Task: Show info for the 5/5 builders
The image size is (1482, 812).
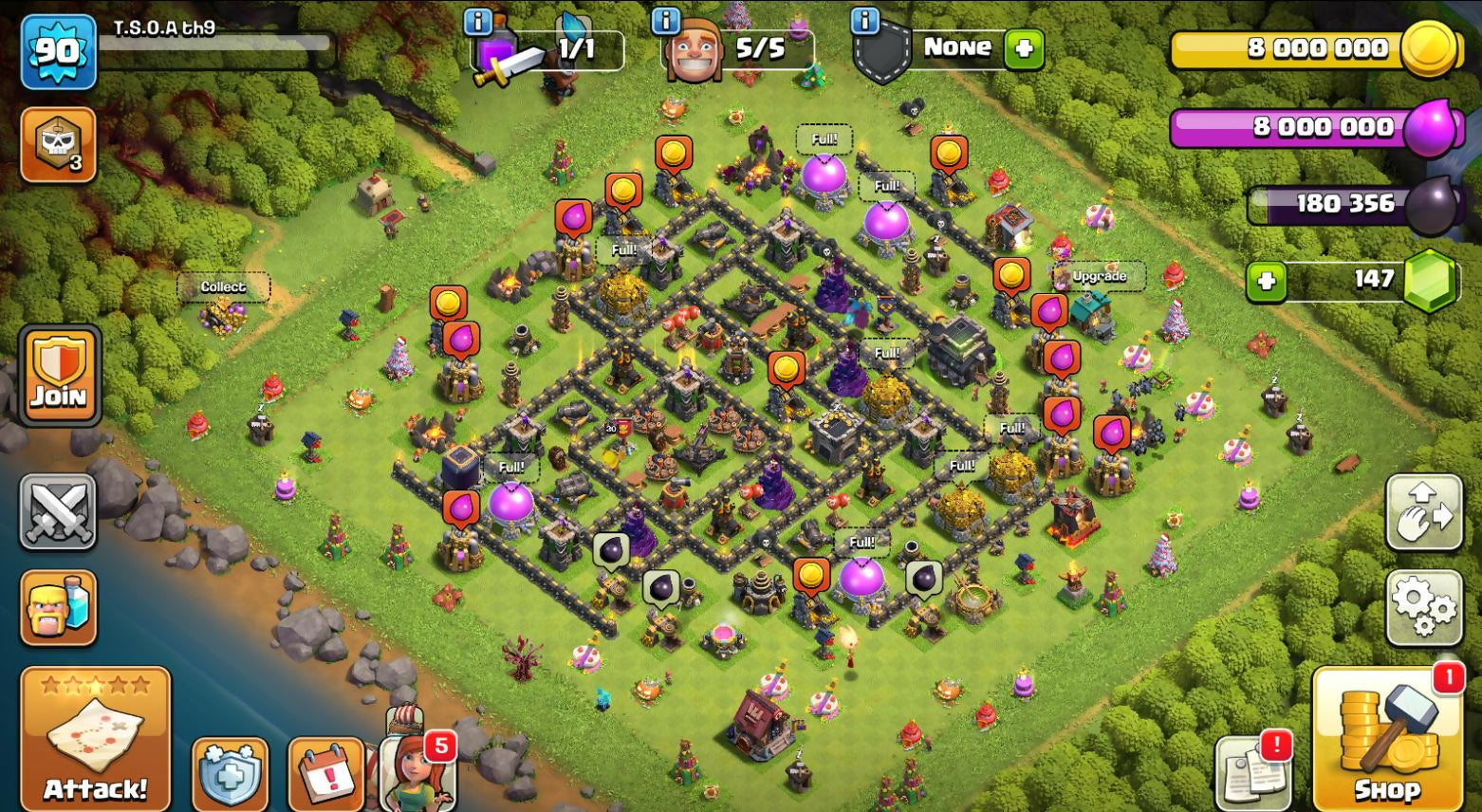Action: click(666, 21)
